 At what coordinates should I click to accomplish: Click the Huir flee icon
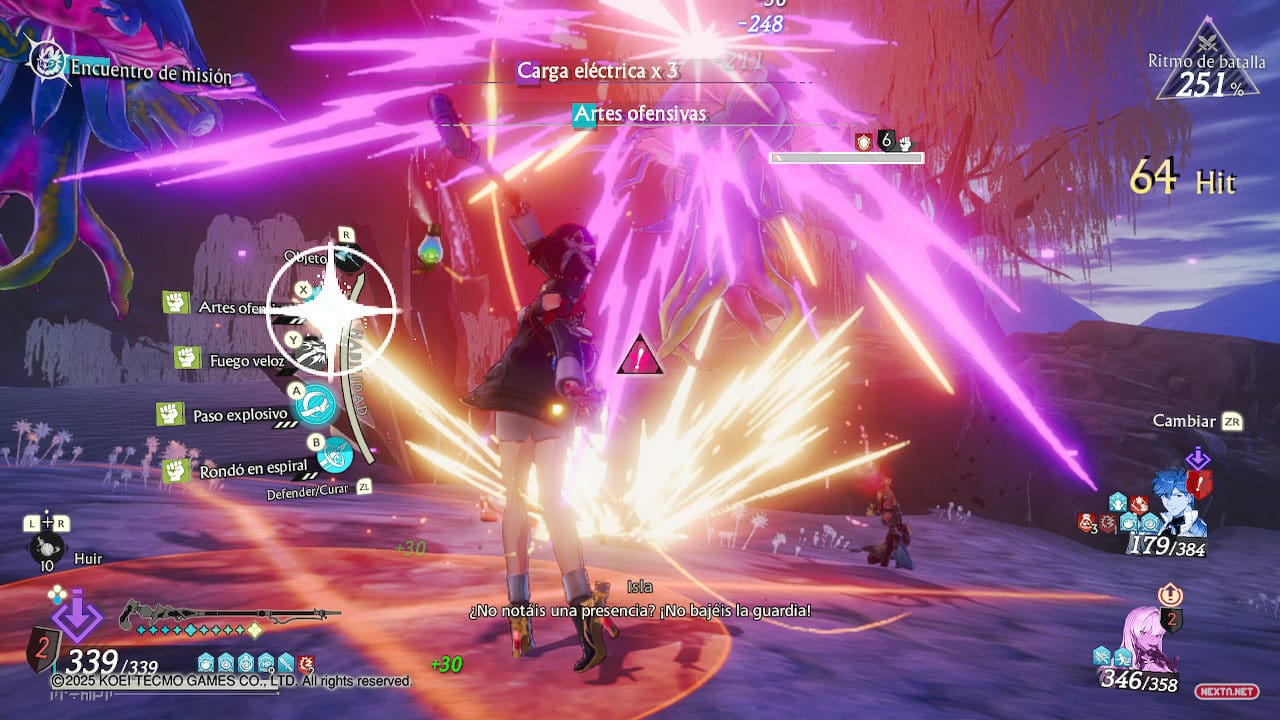pyautogui.click(x=48, y=550)
